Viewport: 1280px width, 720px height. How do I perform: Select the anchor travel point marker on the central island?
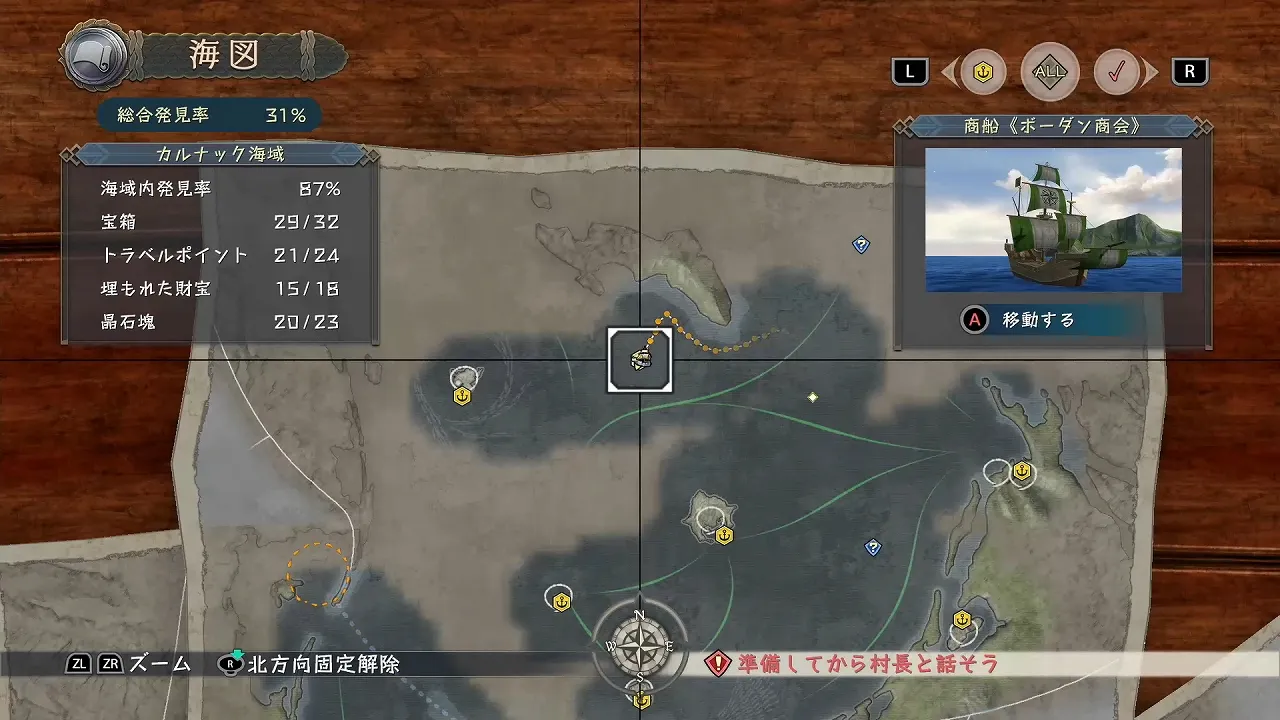point(722,536)
